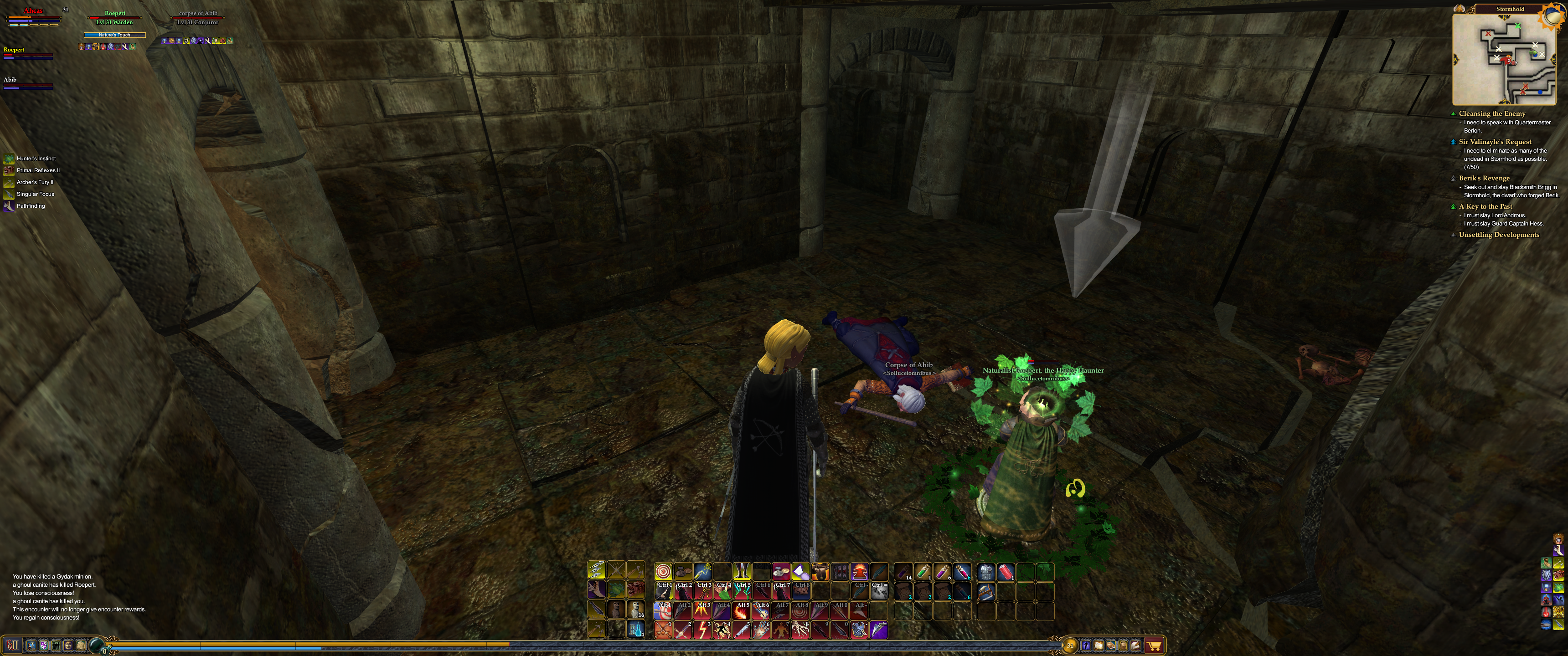Viewport: 1568px width, 656px height.
Task: Click the Hunter's Instinct buff icon
Action: point(9,159)
